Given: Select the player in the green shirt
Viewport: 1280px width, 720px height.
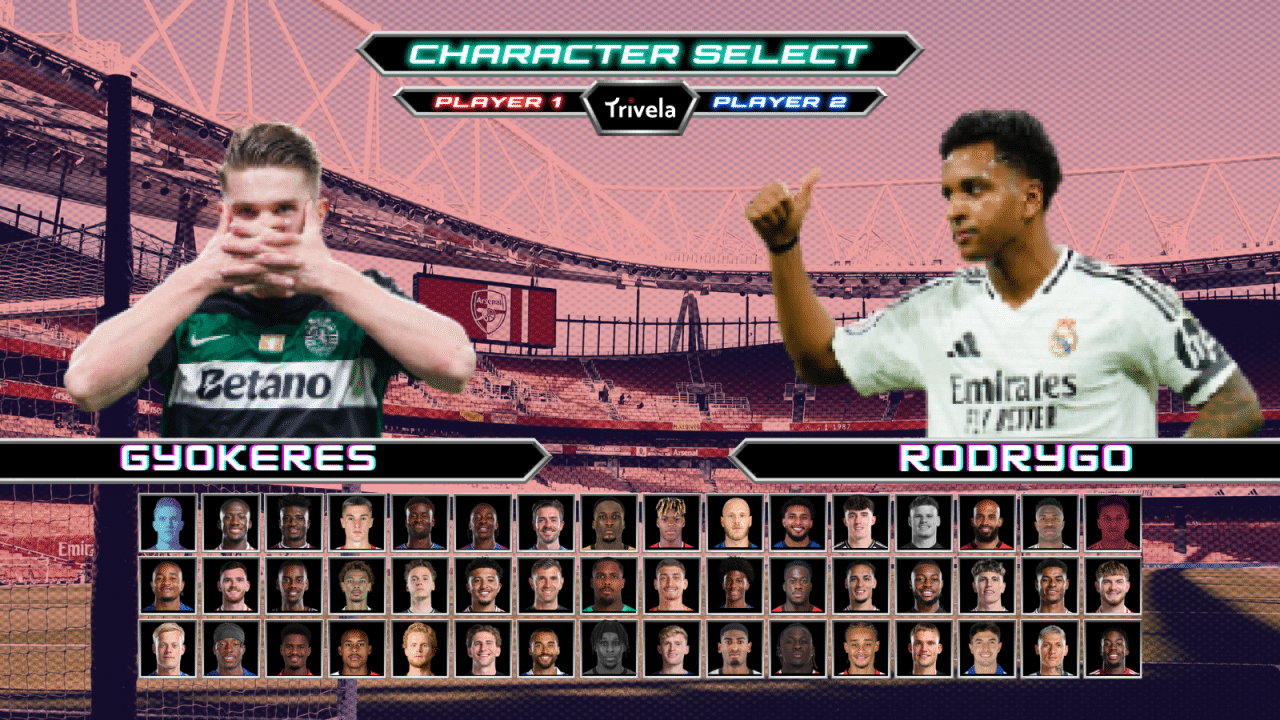Looking at the screenshot, I should pos(608,585).
